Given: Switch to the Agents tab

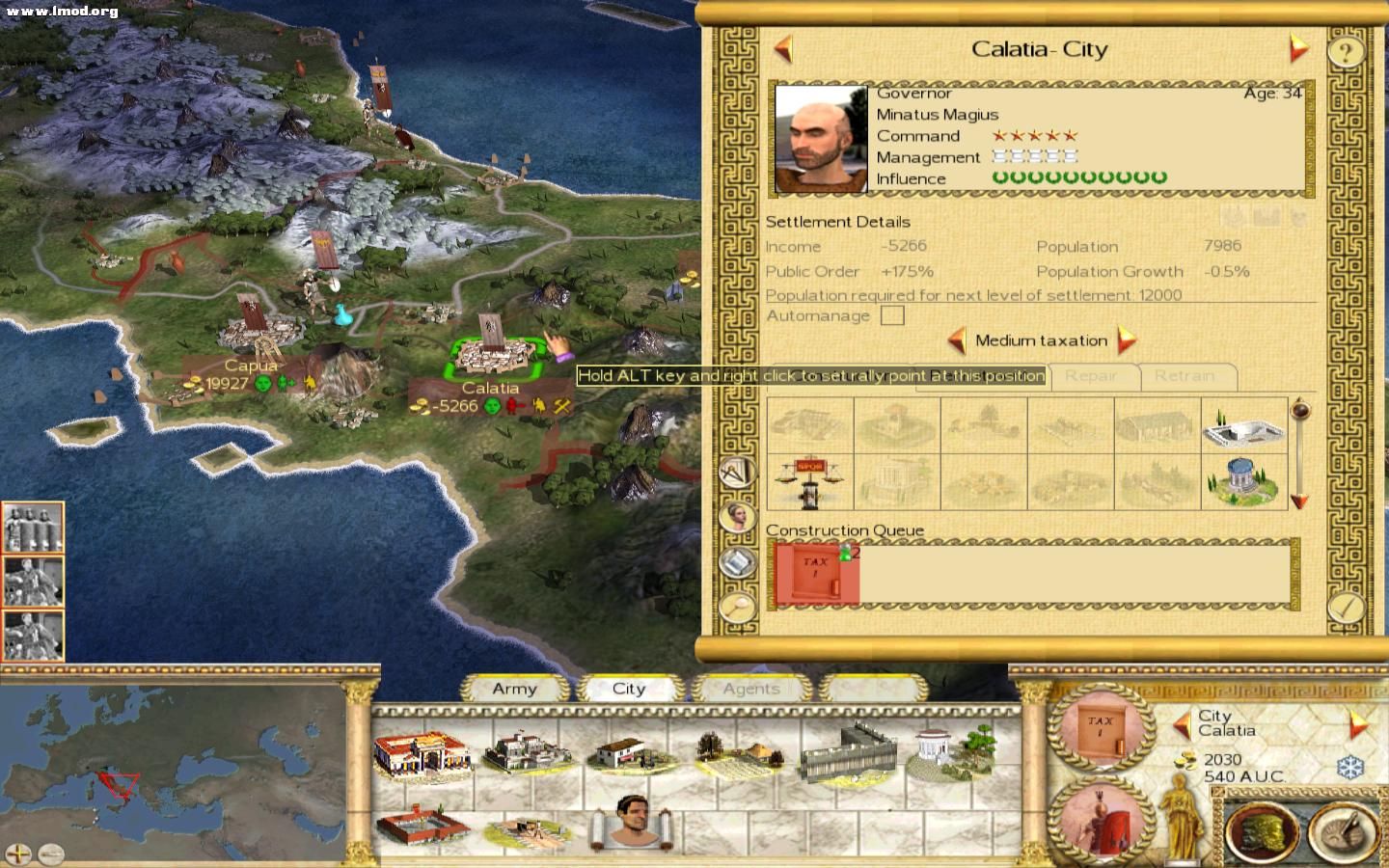Looking at the screenshot, I should point(750,689).
